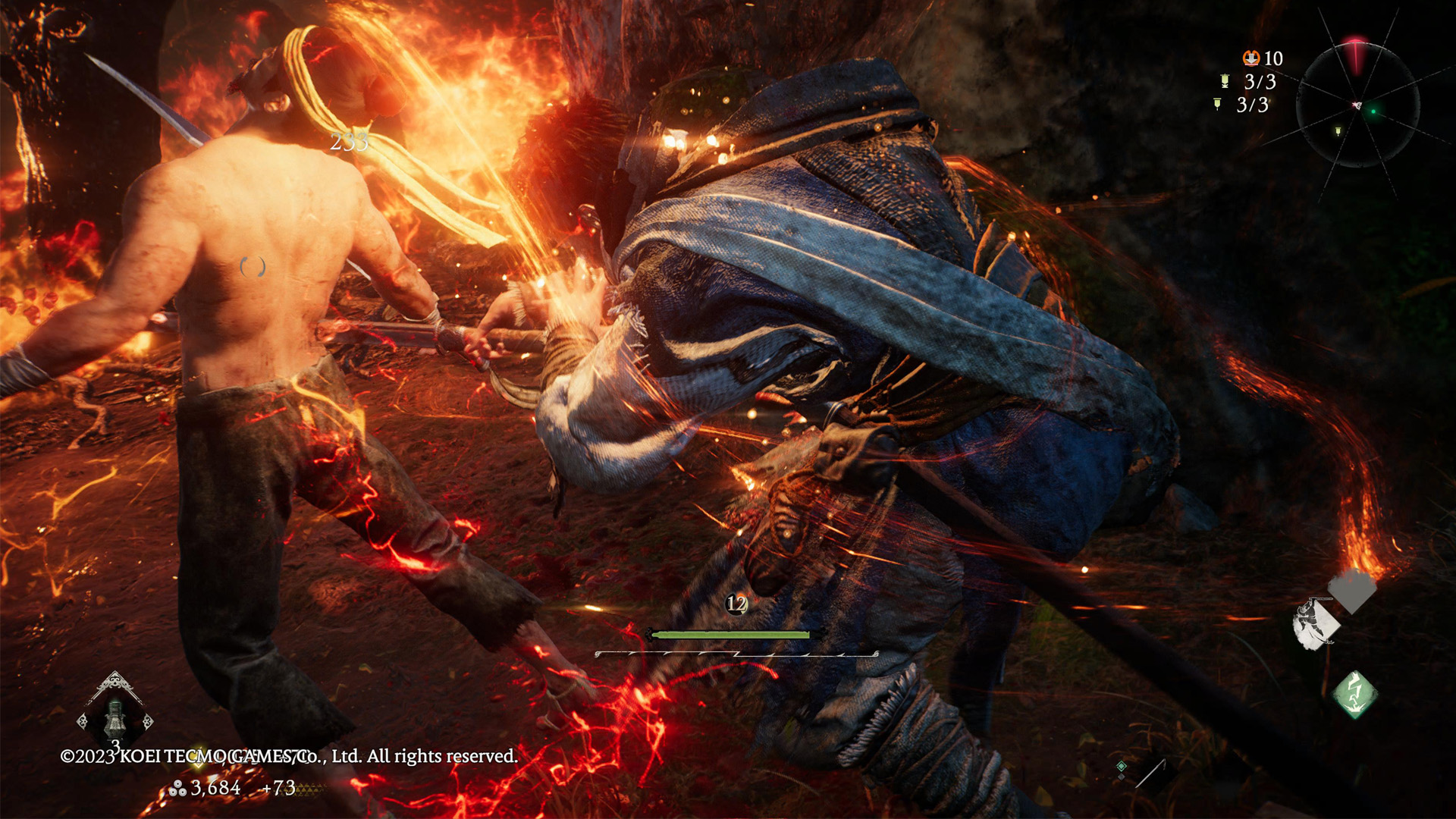Click the orange morale rank icon
This screenshot has height=819, width=1456.
click(x=1250, y=58)
